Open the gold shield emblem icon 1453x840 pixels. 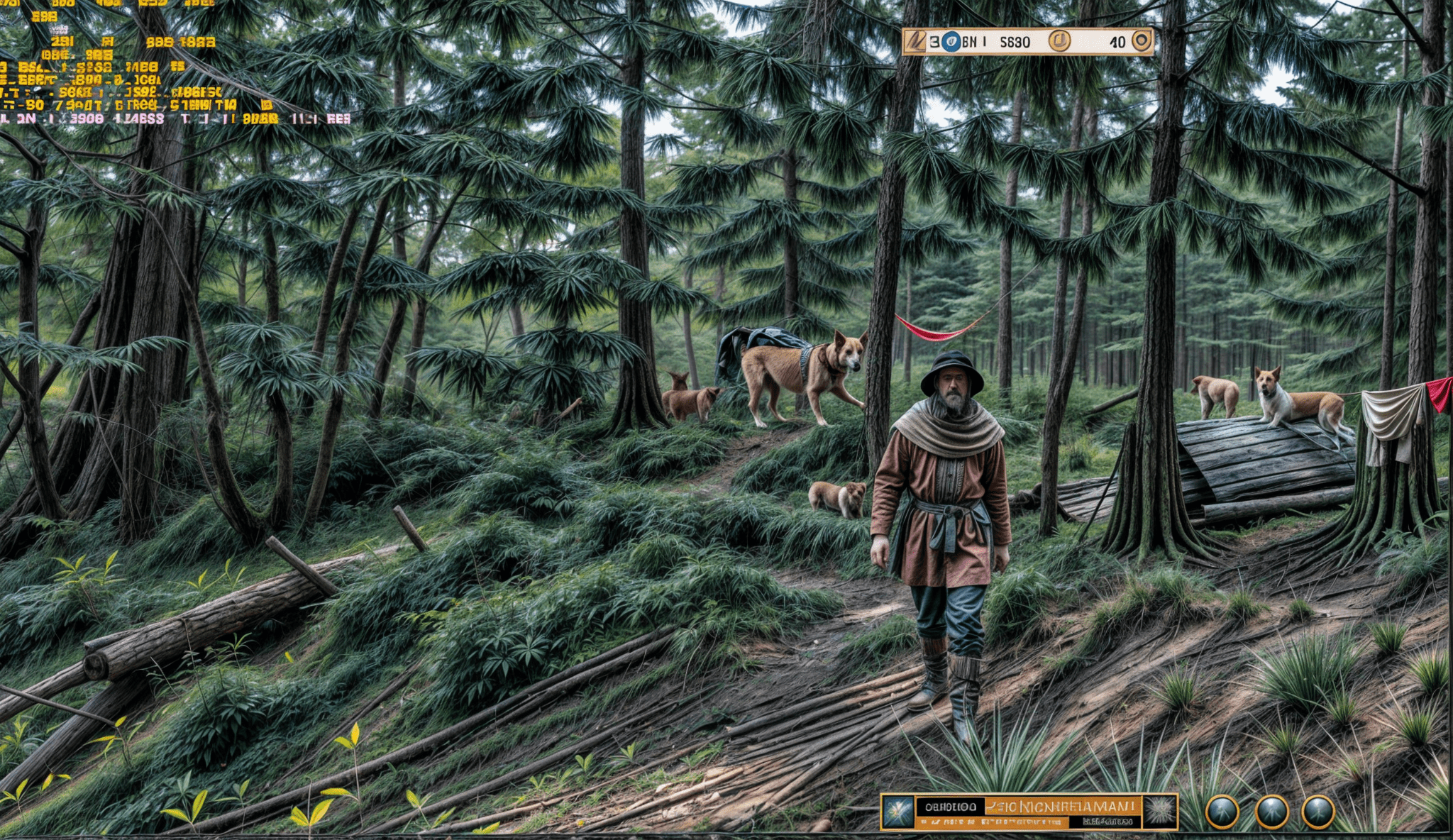coord(1141,41)
